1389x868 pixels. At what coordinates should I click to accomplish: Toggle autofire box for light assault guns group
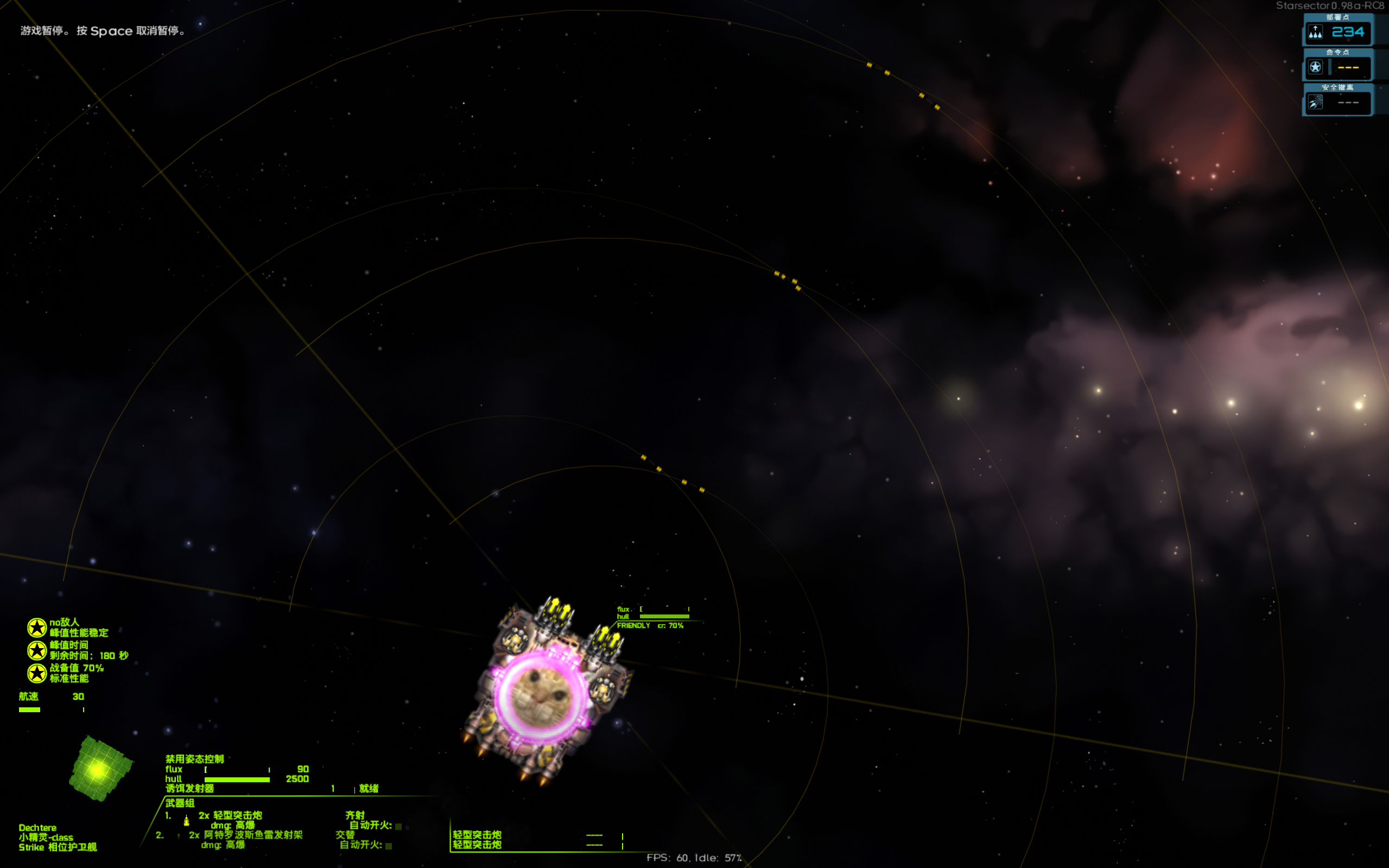pyautogui.click(x=398, y=826)
